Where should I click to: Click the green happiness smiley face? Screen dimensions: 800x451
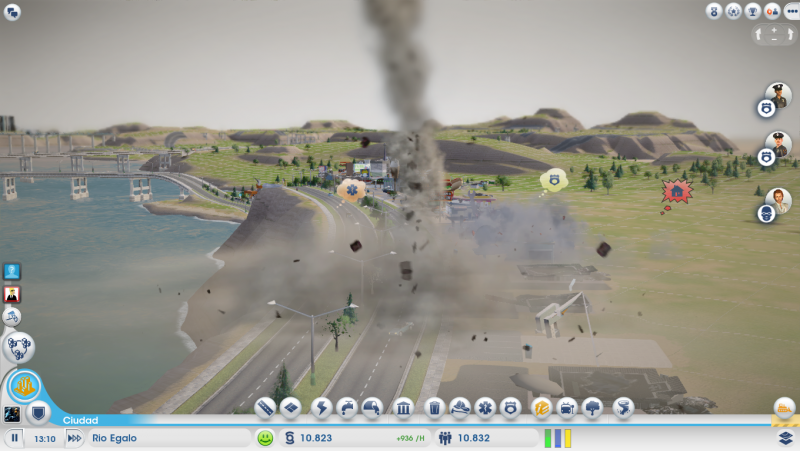[265, 438]
